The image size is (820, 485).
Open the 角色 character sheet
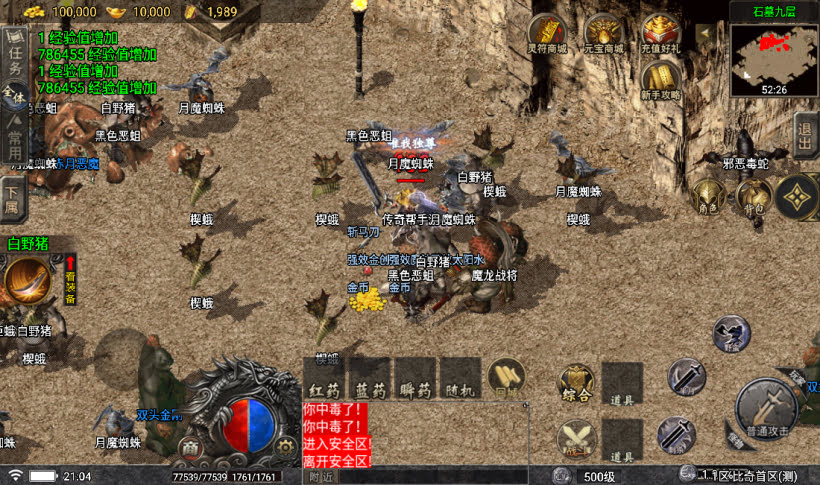[x=708, y=197]
